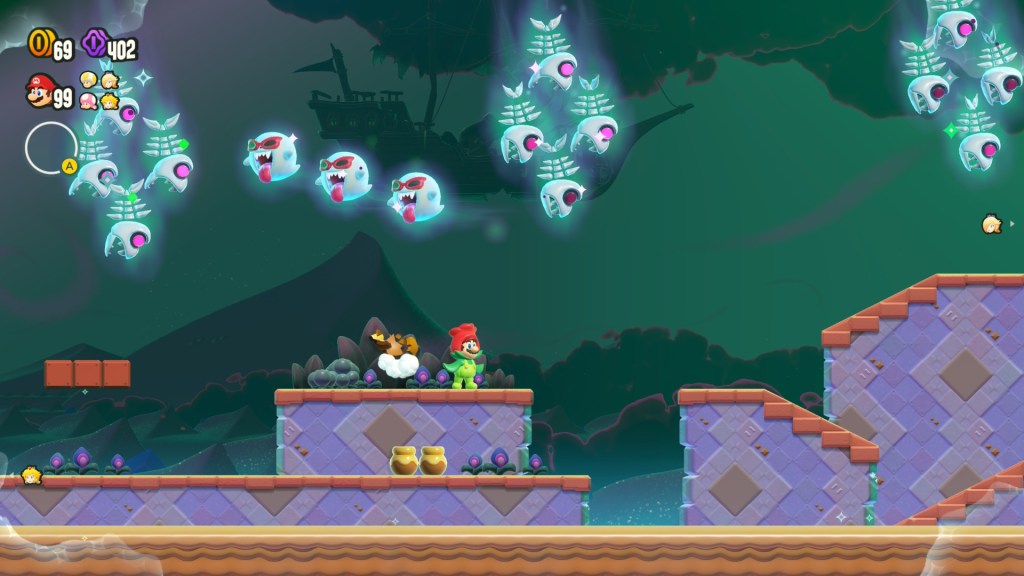This screenshot has width=1024, height=576.
Task: Click Toadette's icon in the player roster
Action: click(x=89, y=100)
